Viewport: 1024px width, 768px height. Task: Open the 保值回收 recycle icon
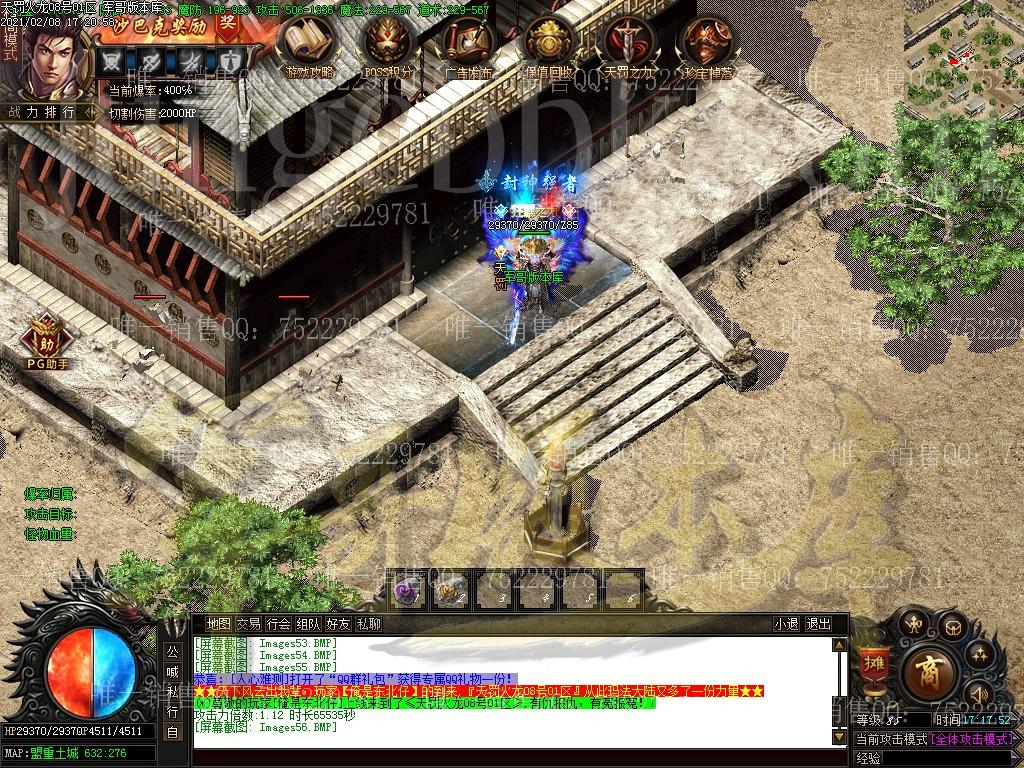point(549,45)
